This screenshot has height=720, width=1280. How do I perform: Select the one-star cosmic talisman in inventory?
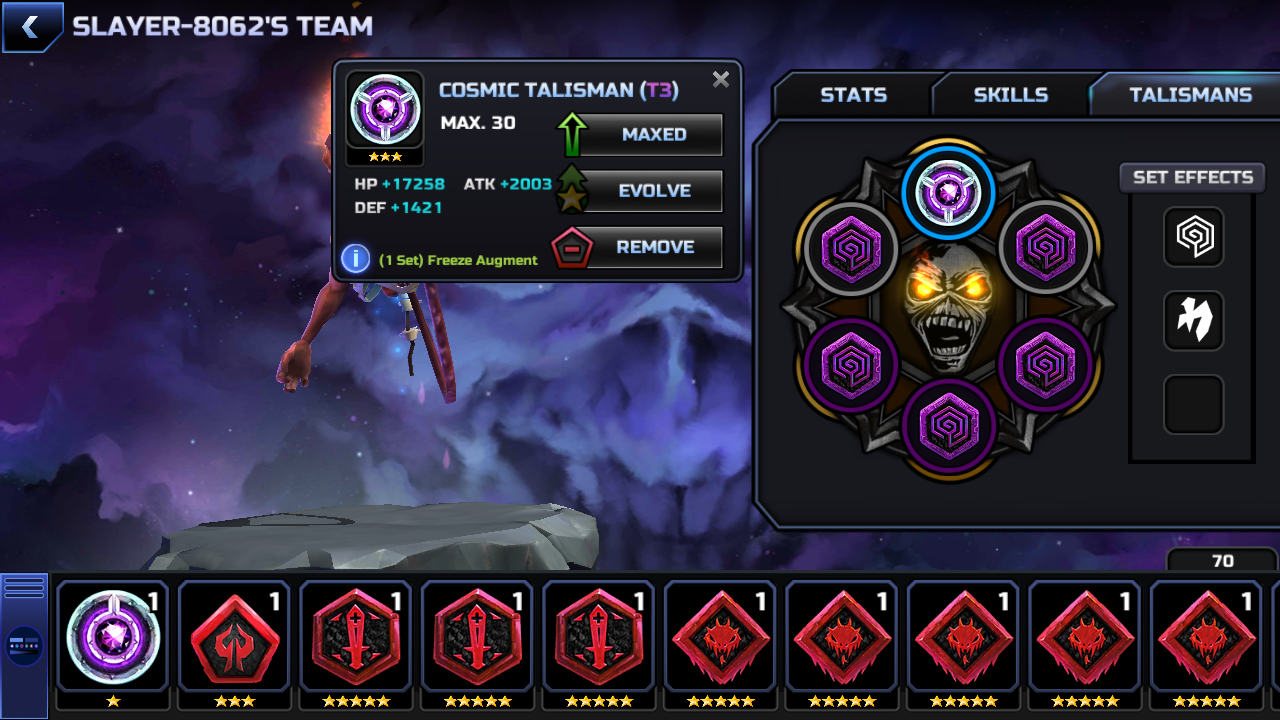(113, 636)
